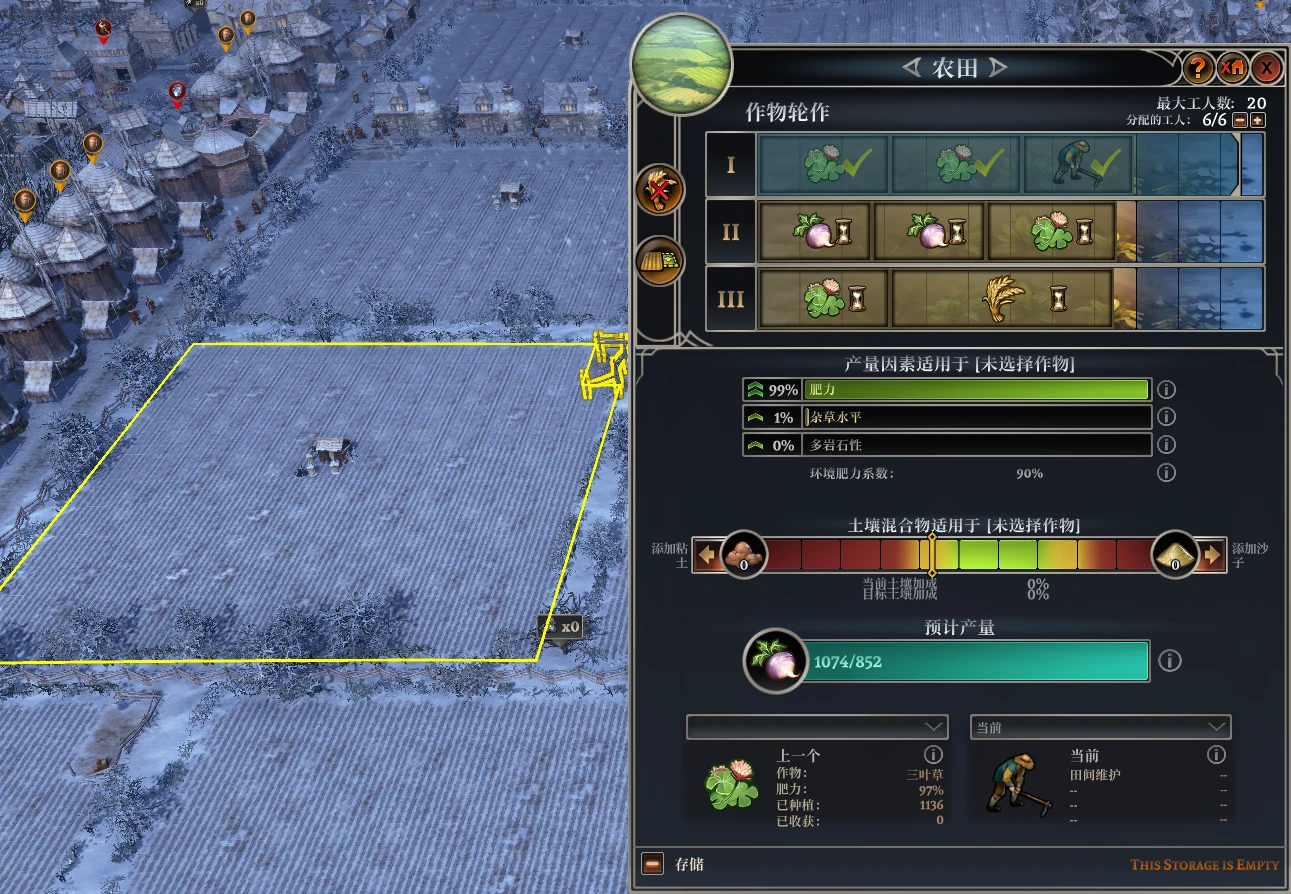The height and width of the screenshot is (894, 1291).
Task: Click the field plots icon button
Action: 660,261
